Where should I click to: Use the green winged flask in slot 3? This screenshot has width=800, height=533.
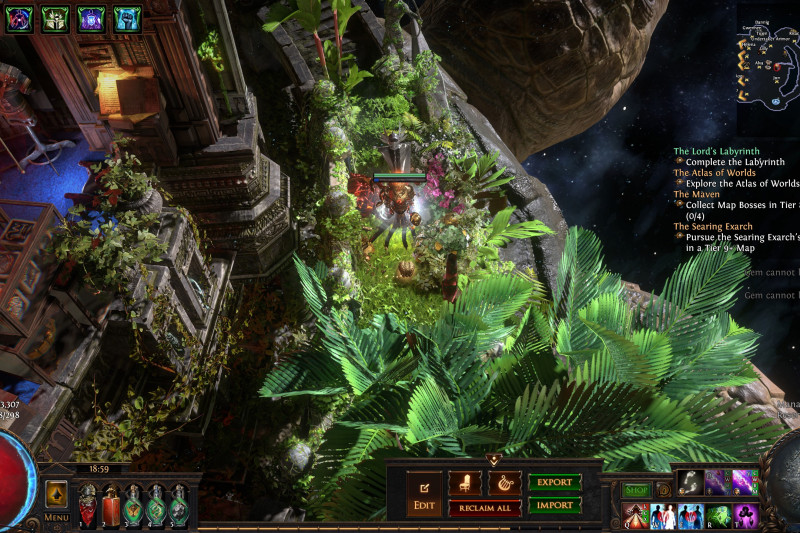(x=134, y=503)
